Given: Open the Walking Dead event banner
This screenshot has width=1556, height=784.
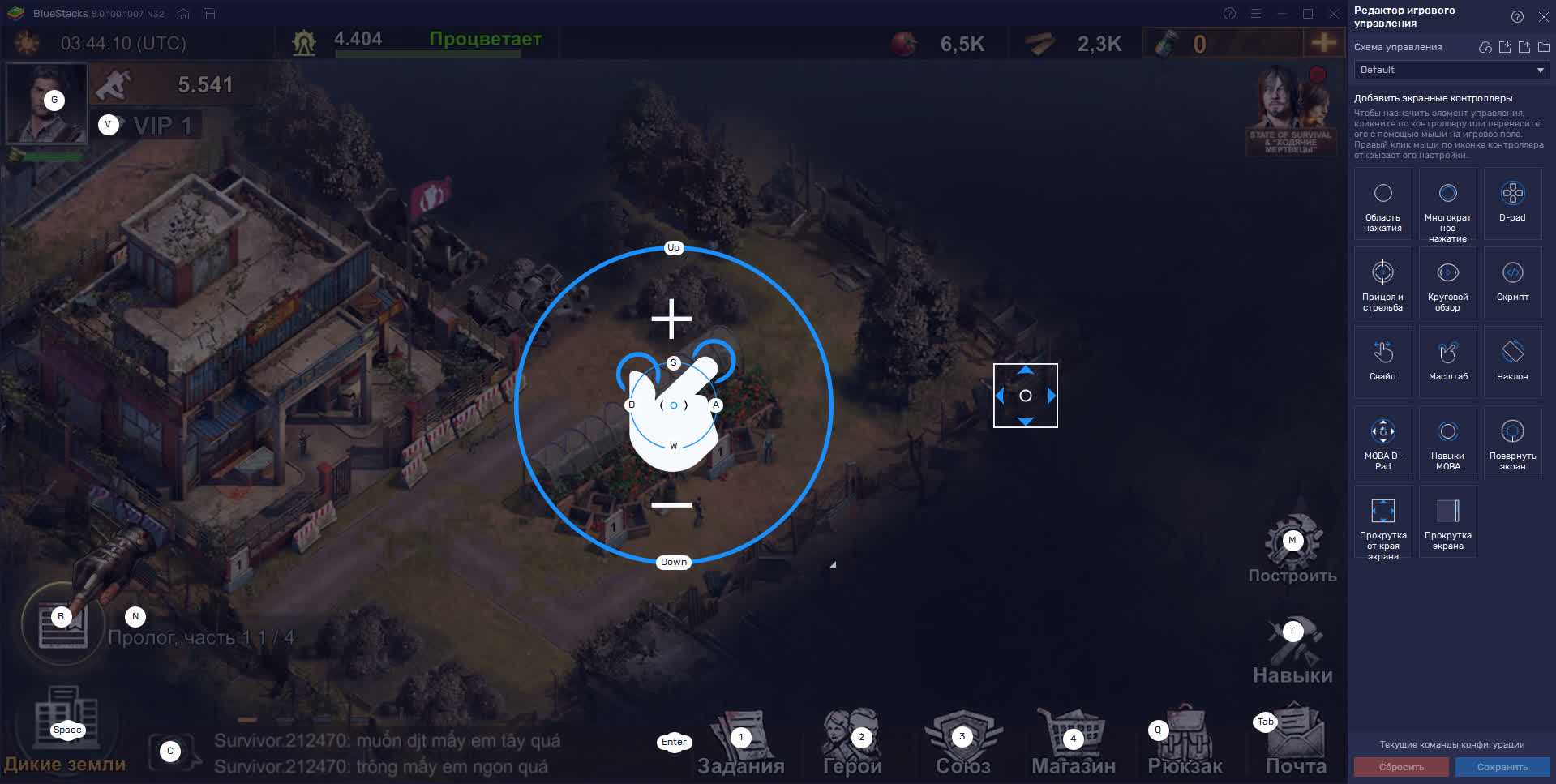Looking at the screenshot, I should [1292, 110].
